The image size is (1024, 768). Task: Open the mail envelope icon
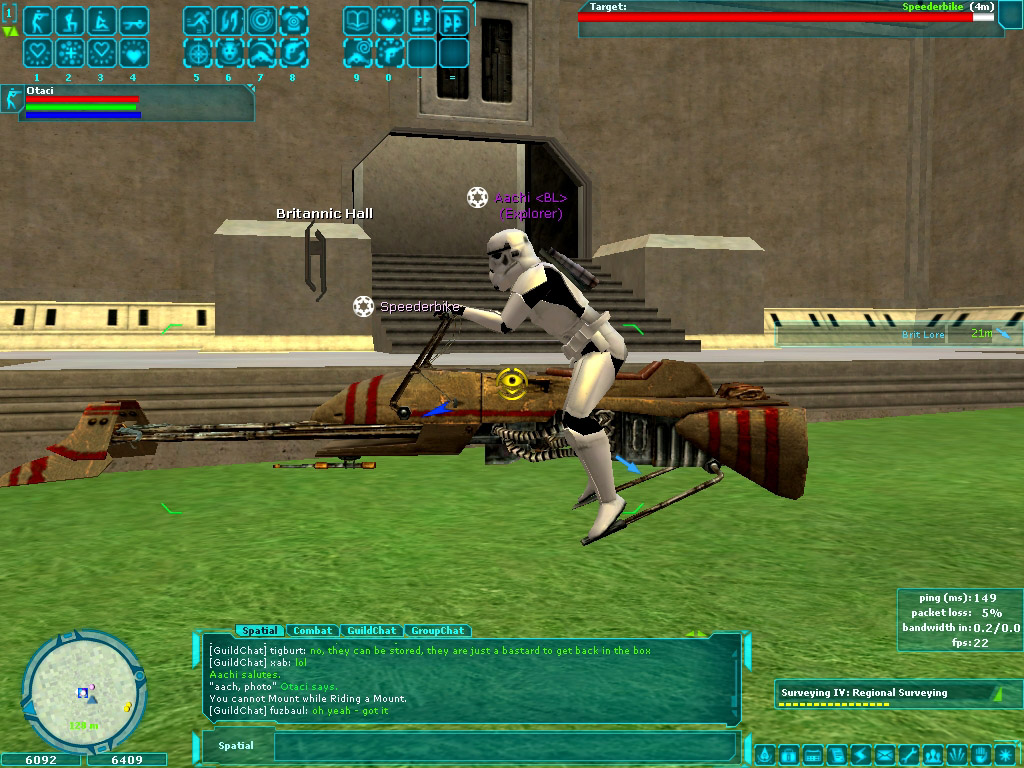point(885,754)
